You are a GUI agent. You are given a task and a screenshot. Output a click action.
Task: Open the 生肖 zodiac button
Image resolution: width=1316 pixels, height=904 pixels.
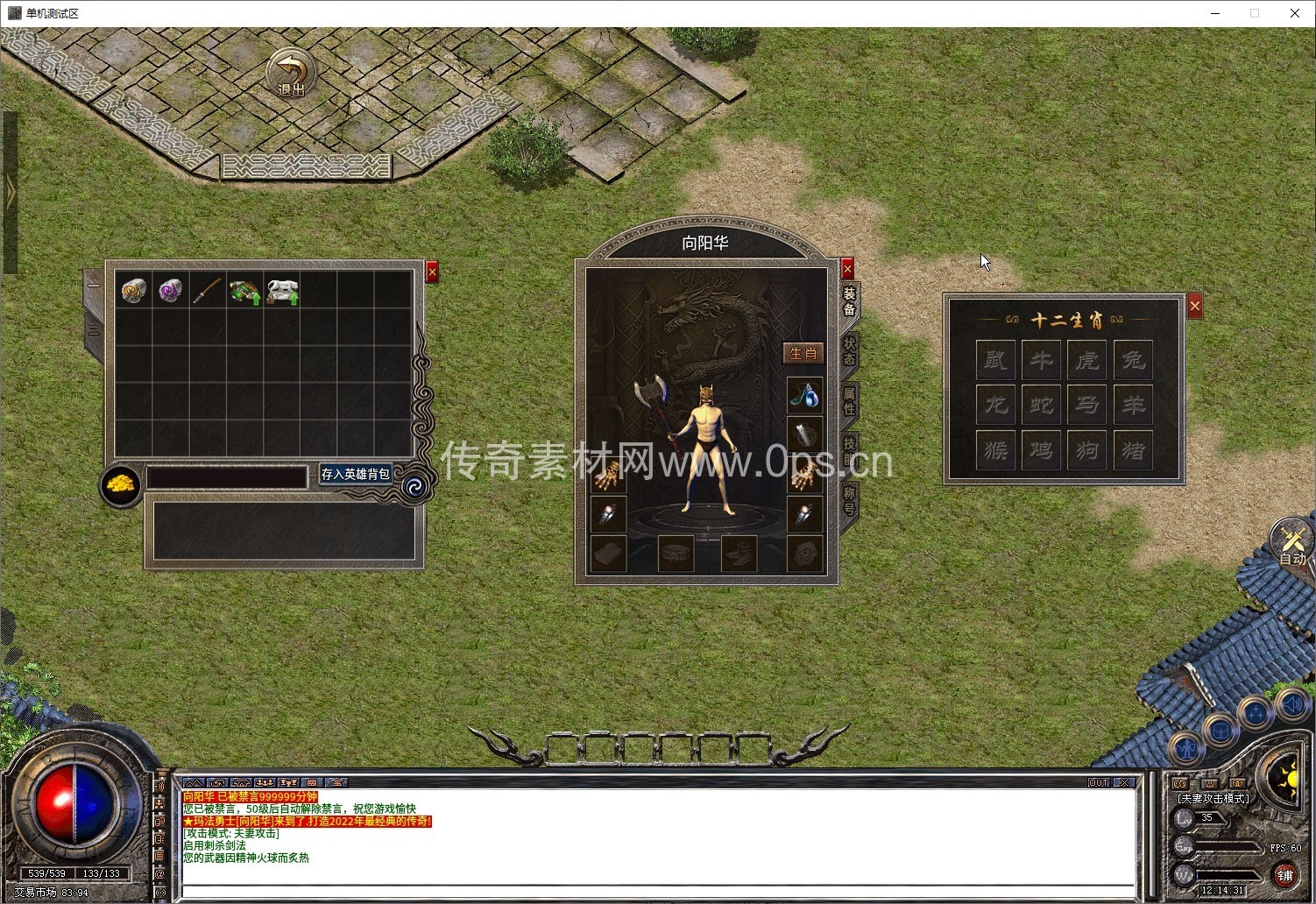(x=803, y=353)
